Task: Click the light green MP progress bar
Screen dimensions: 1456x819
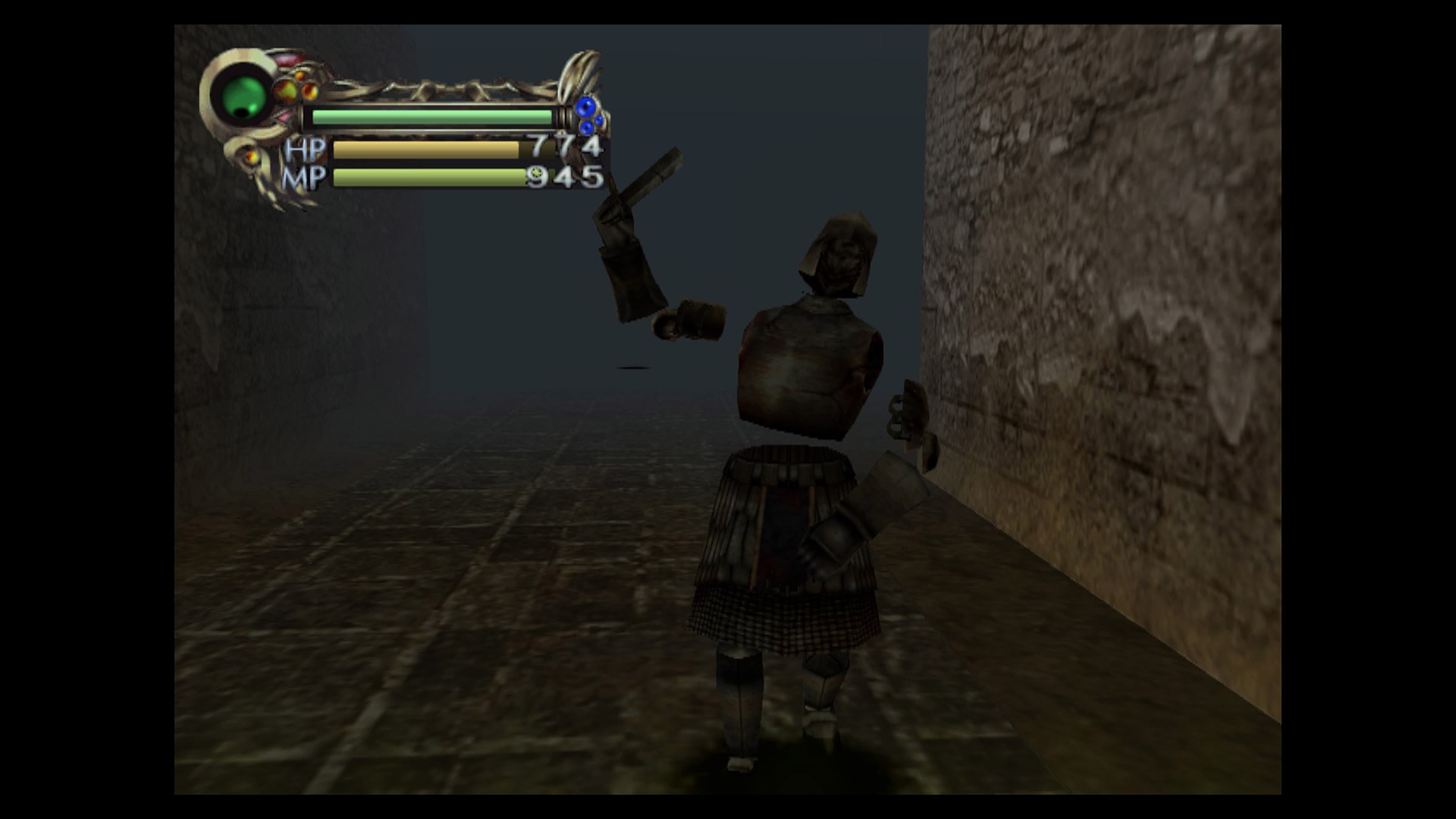Action: click(425, 179)
